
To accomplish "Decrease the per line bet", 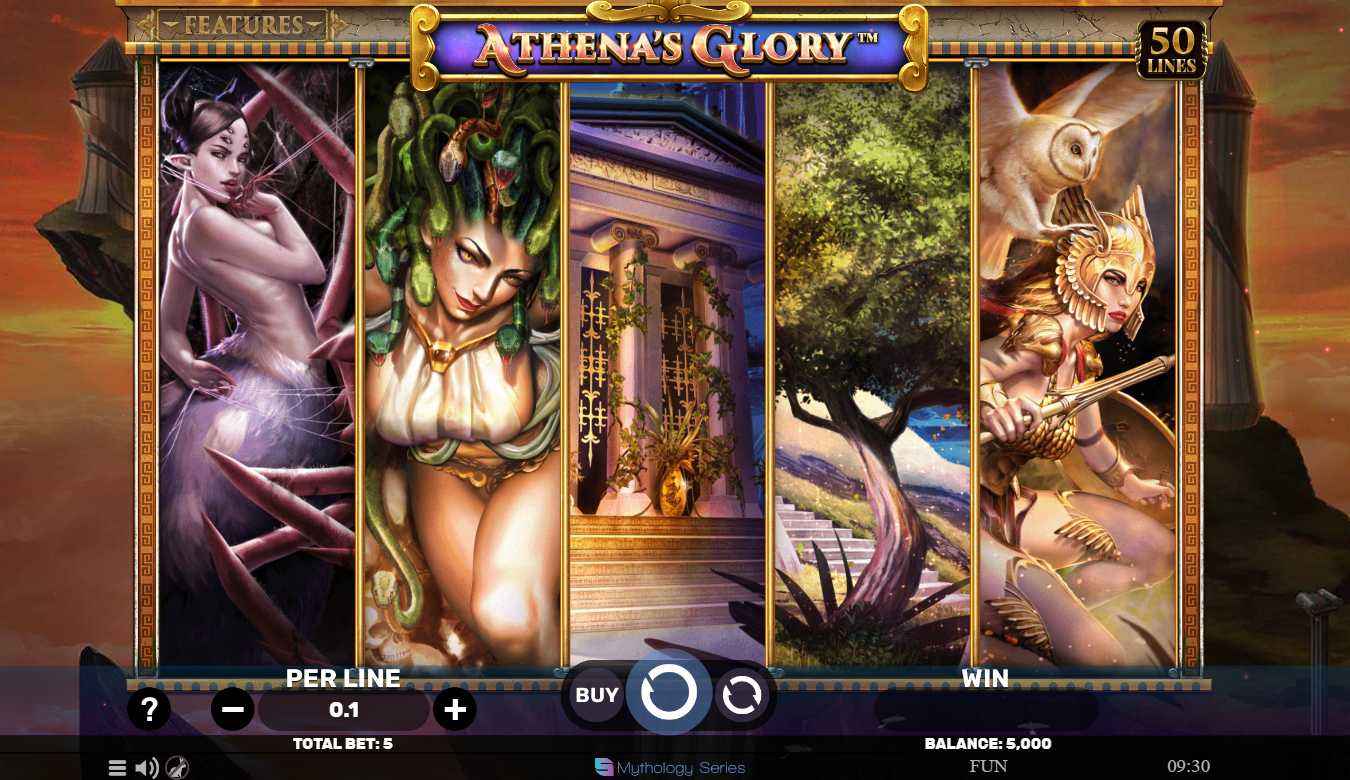I will point(233,710).
